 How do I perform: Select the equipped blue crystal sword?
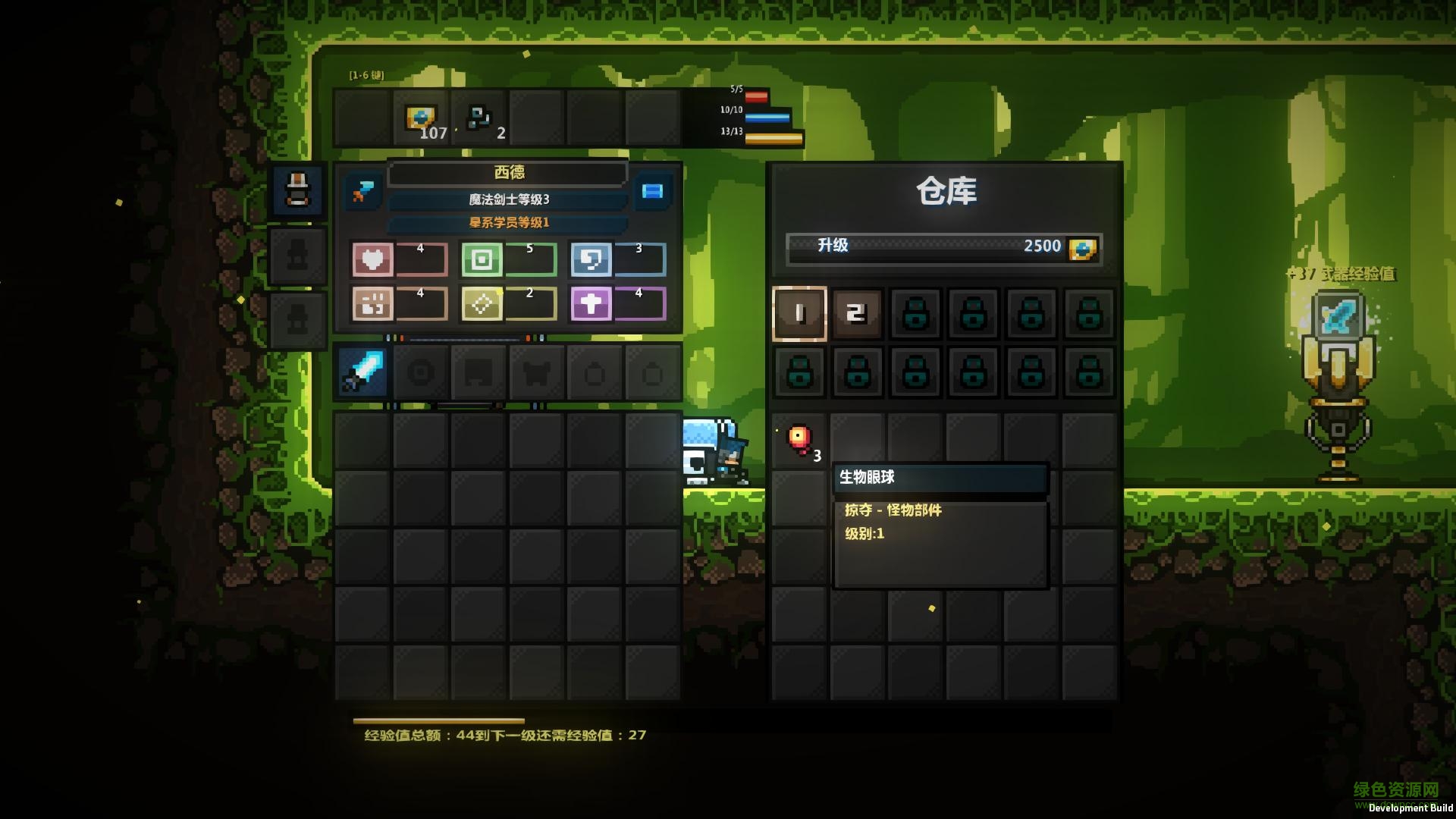(362, 372)
